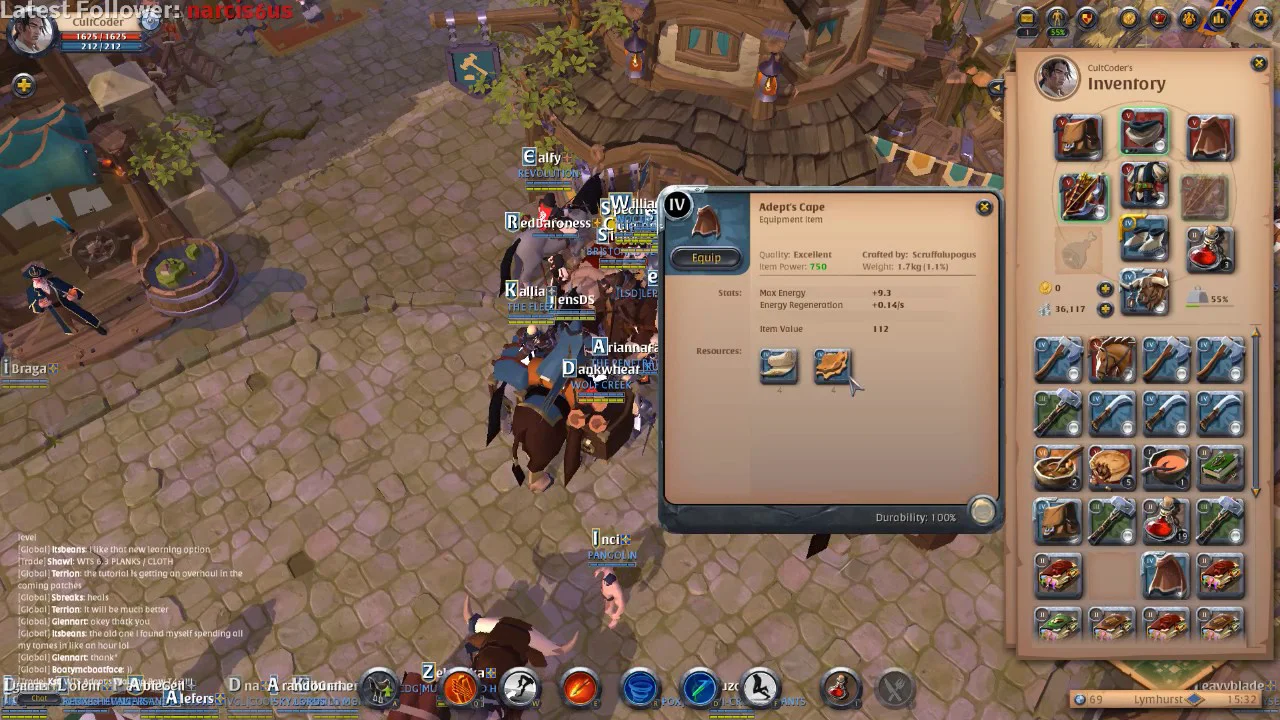1280x720 pixels.
Task: Click the equipped red potion slot
Action: click(x=1208, y=249)
